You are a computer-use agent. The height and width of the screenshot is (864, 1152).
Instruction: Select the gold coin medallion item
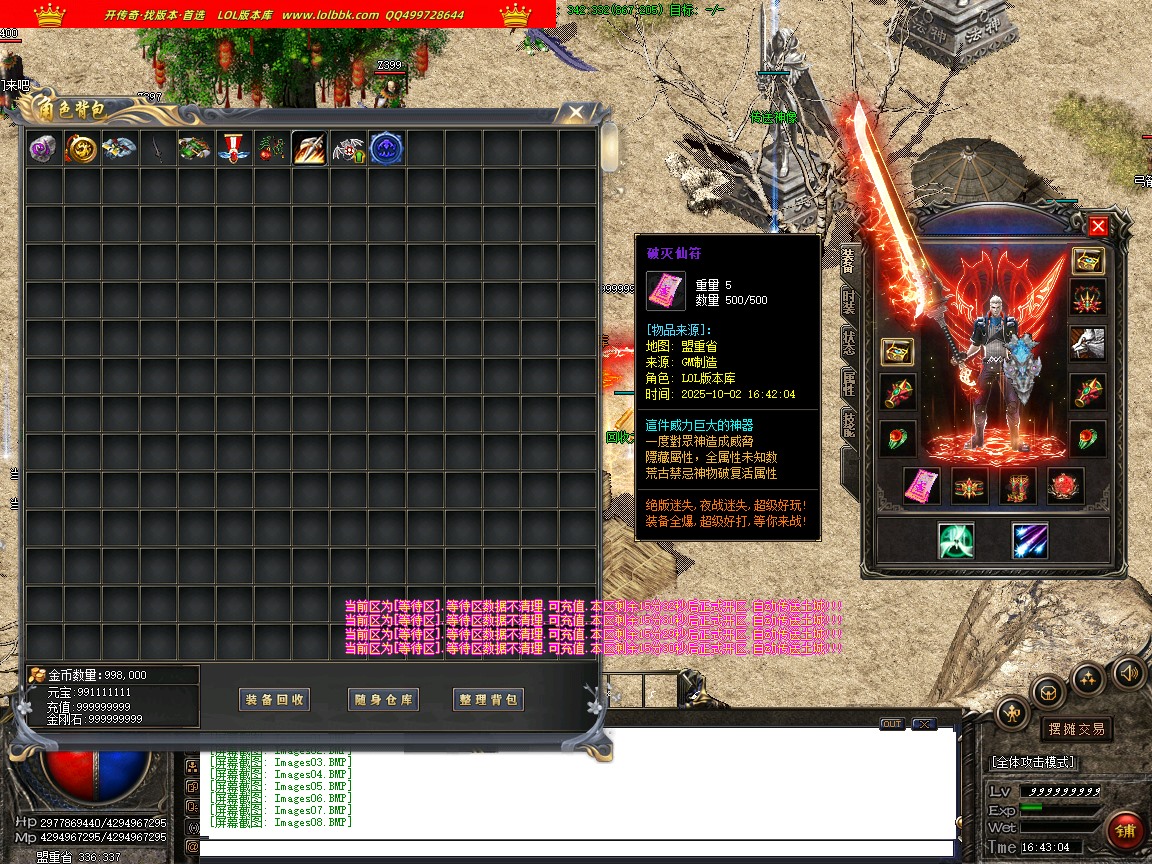81,149
